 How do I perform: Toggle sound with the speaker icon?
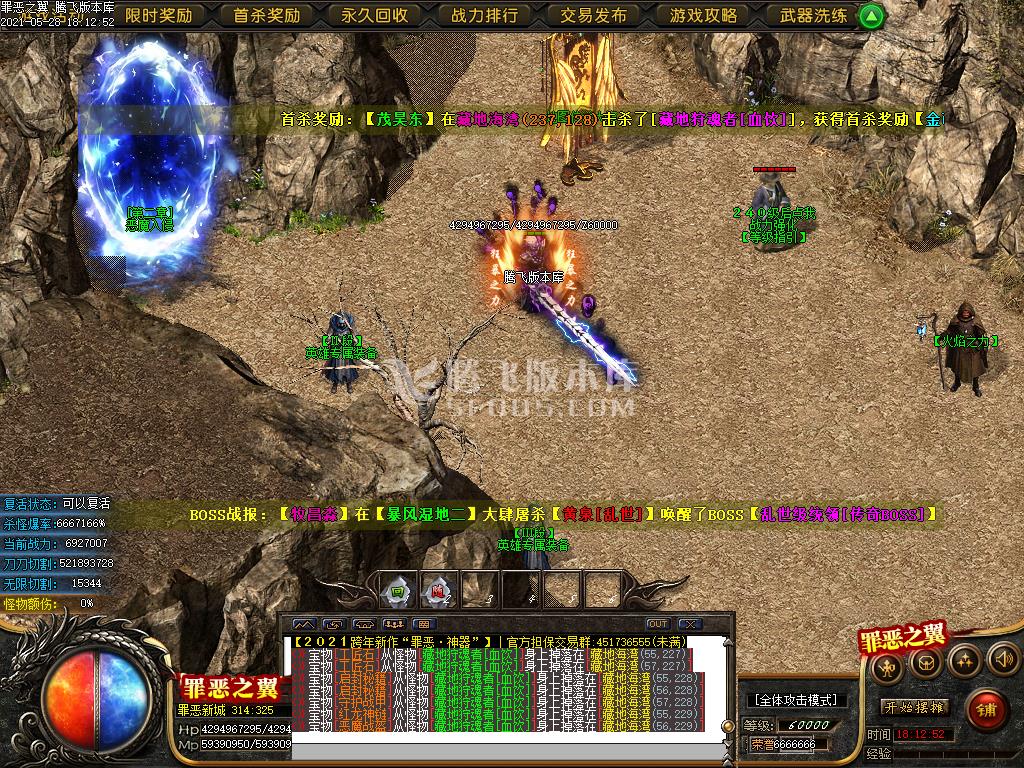coord(1002,658)
